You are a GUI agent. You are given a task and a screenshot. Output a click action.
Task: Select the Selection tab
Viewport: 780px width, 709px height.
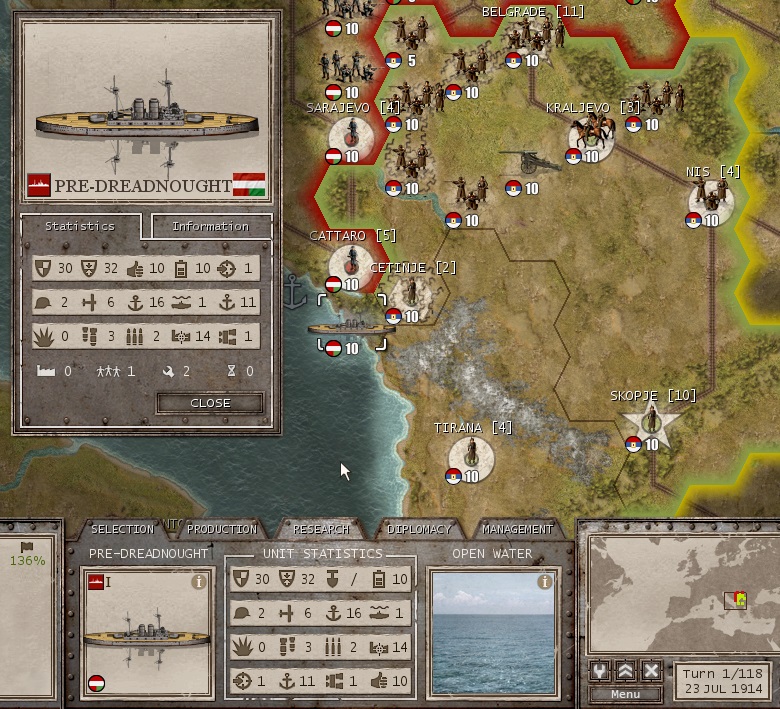click(122, 529)
